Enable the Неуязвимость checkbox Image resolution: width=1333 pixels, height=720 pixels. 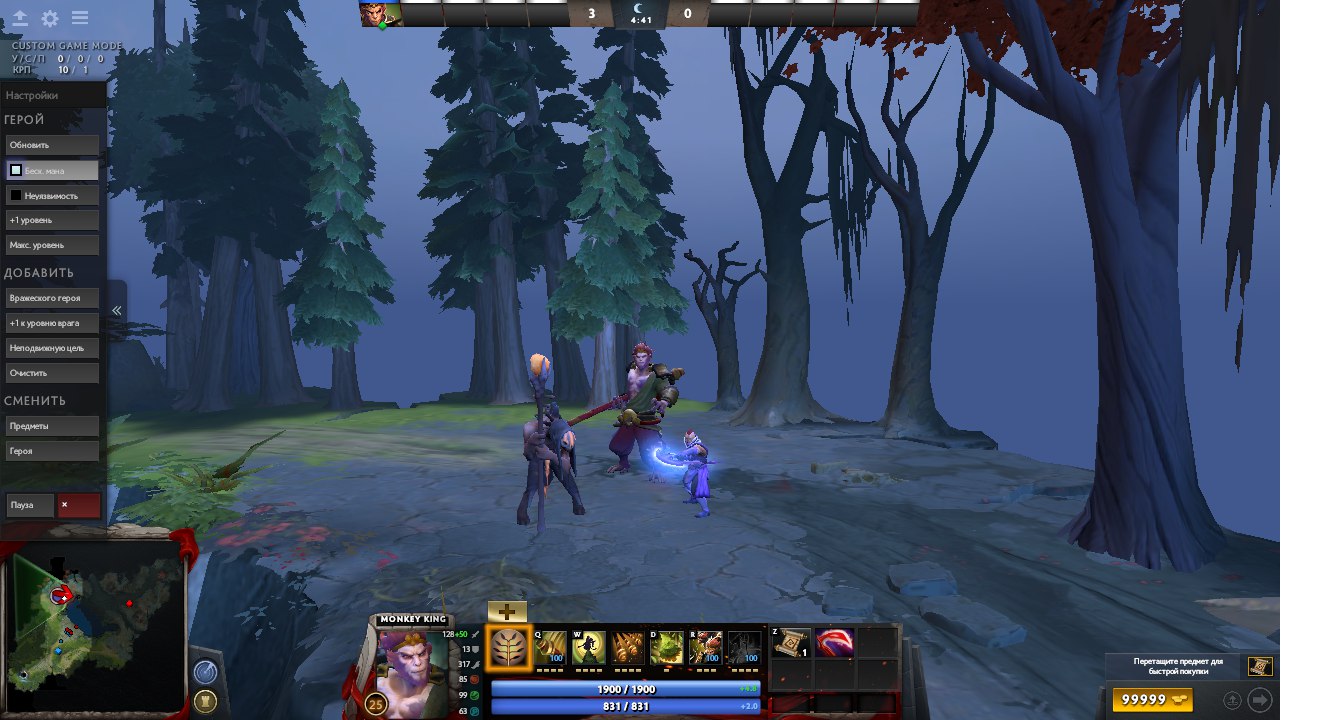(x=16, y=196)
